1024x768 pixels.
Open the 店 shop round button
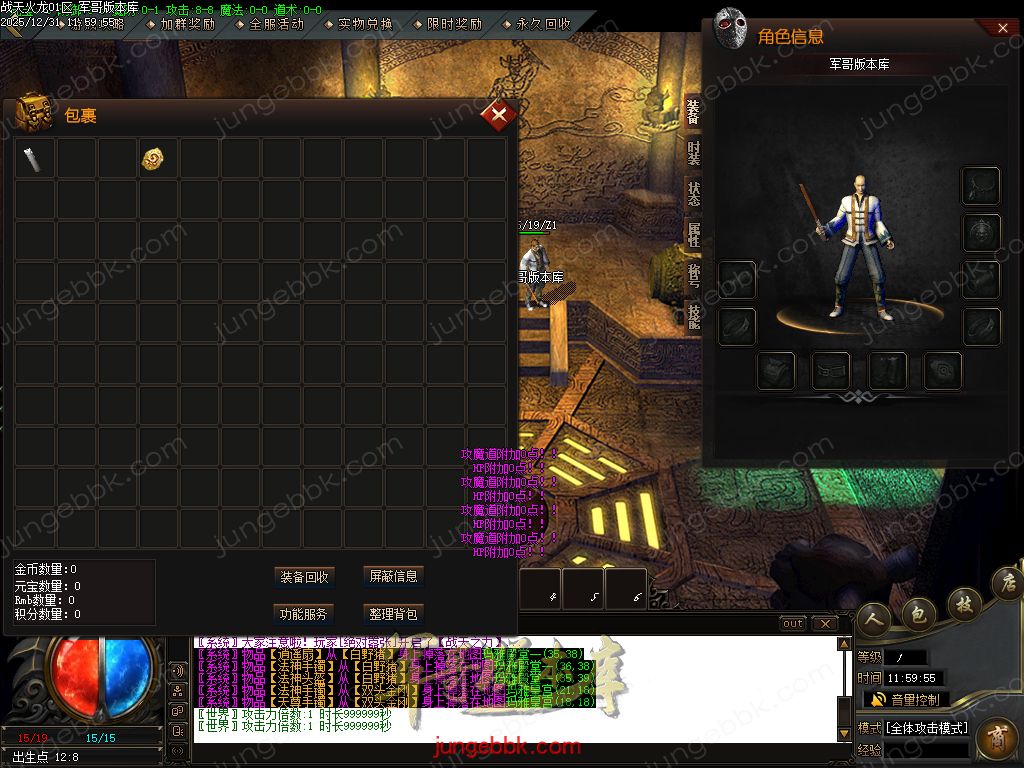coord(1007,581)
